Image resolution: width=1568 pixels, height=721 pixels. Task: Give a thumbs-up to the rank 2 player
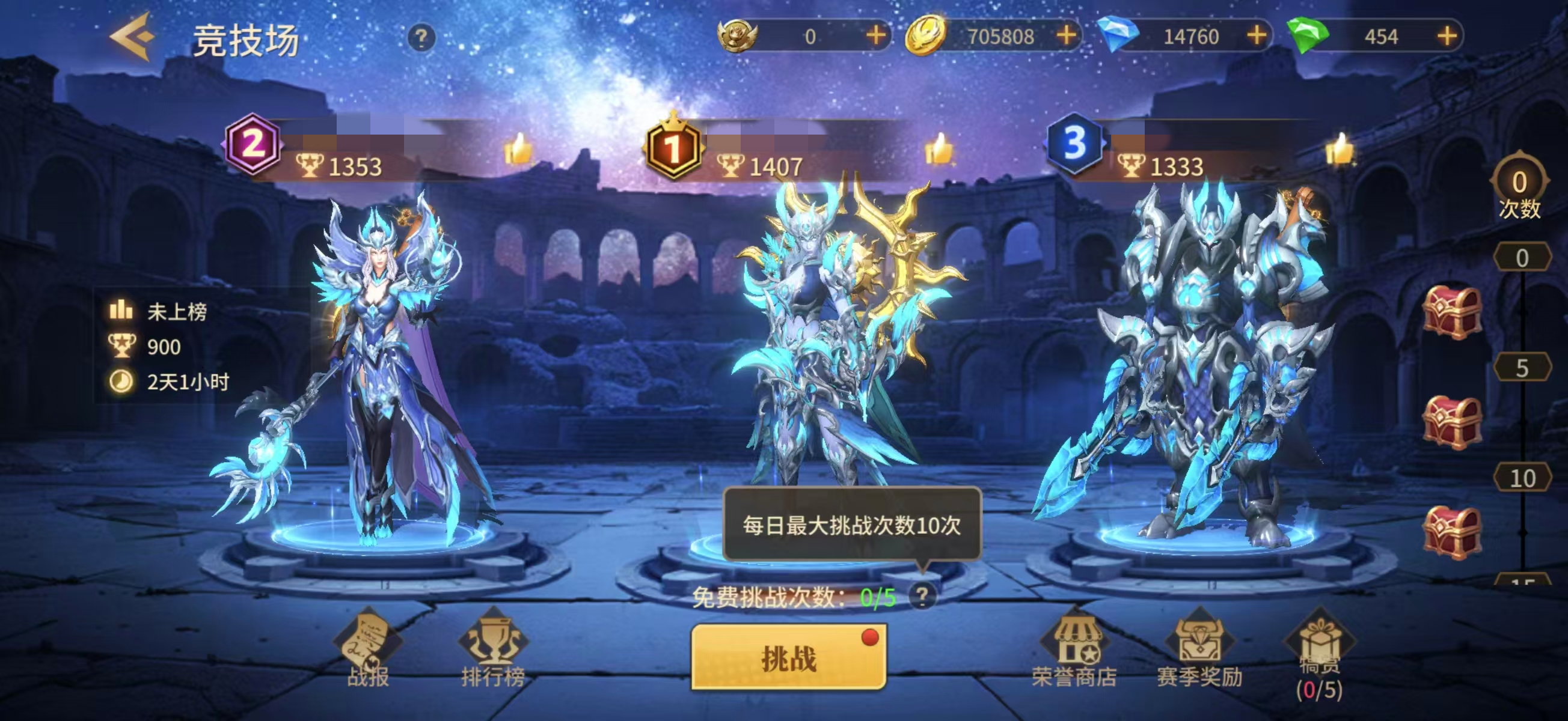click(517, 152)
